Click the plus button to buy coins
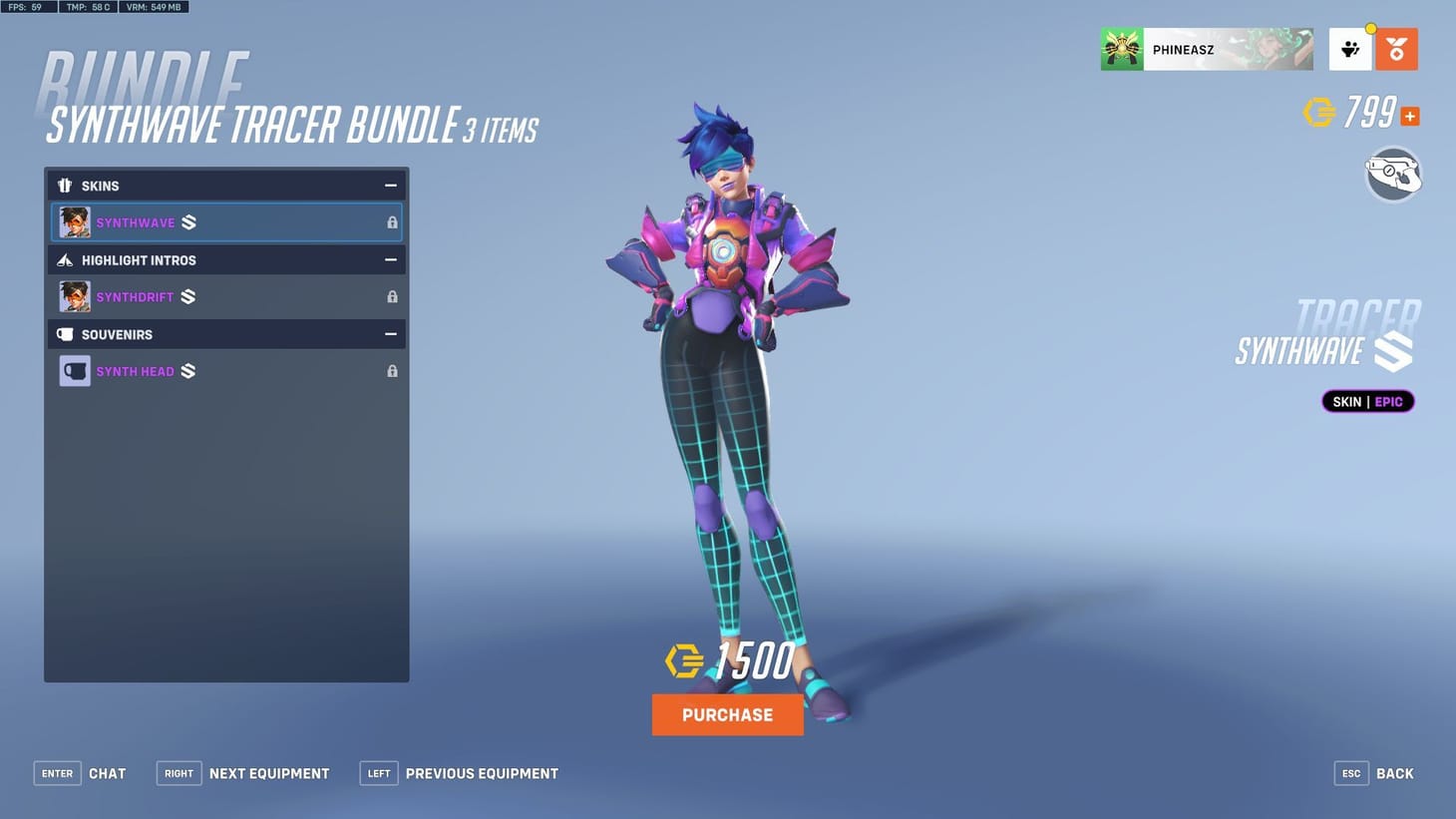The height and width of the screenshot is (819, 1456). point(1409,116)
